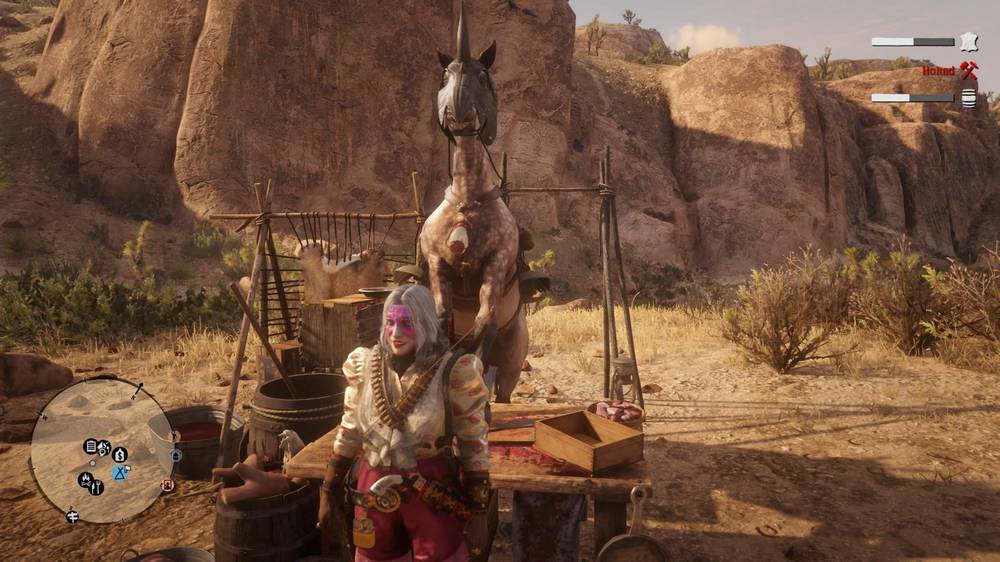Click the barrel goods icon
The width and height of the screenshot is (1000, 562).
pos(968,98)
